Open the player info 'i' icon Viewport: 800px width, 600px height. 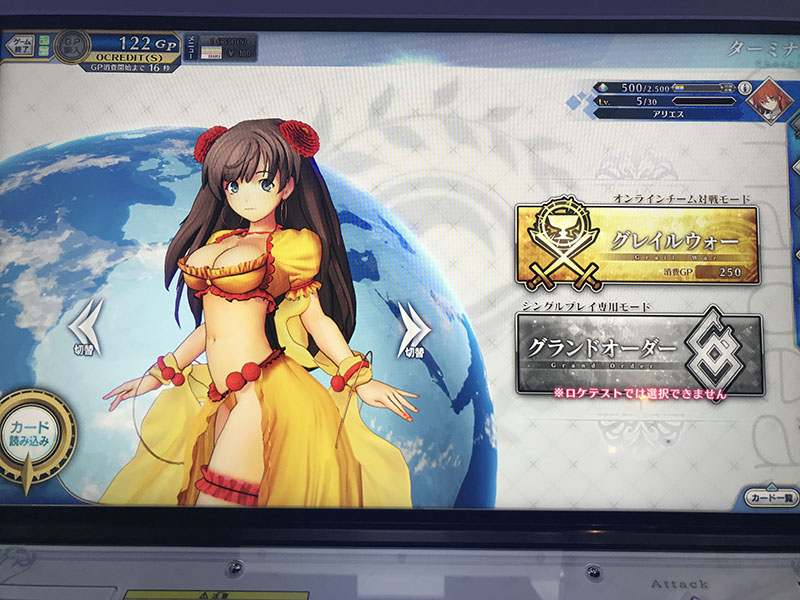pyautogui.click(x=747, y=89)
